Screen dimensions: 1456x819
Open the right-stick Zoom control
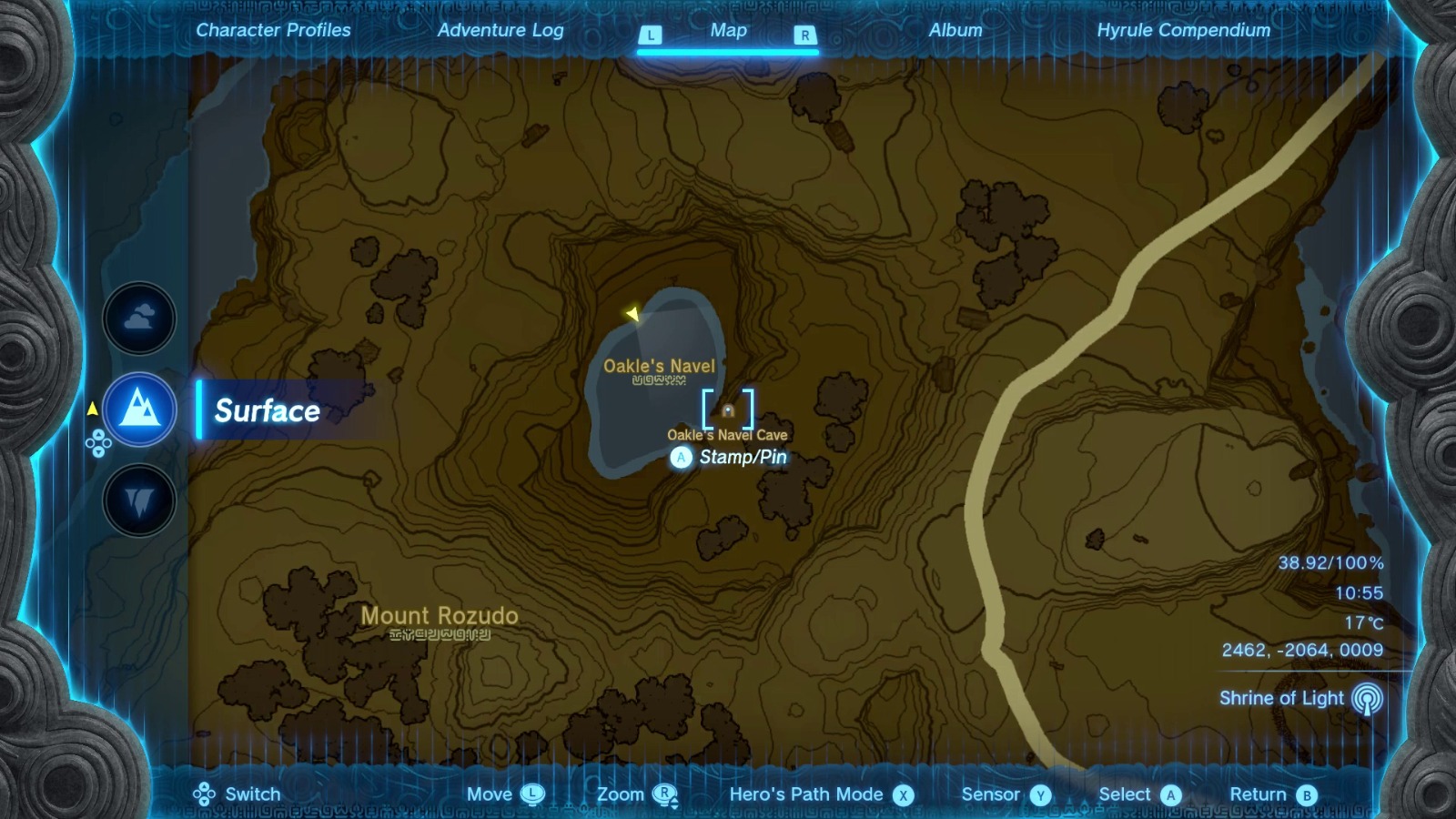pyautogui.click(x=671, y=794)
